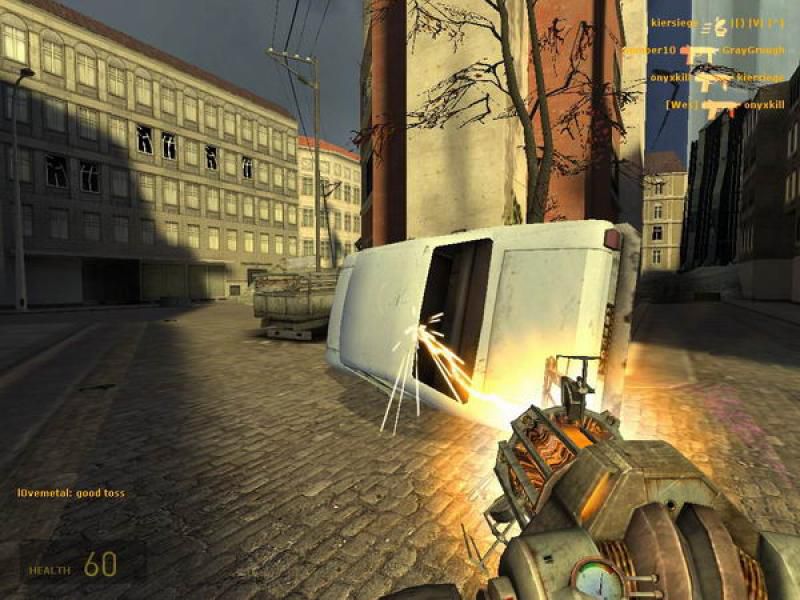Click the kill feed row where [Wes] killed onyxkill

tap(725, 104)
